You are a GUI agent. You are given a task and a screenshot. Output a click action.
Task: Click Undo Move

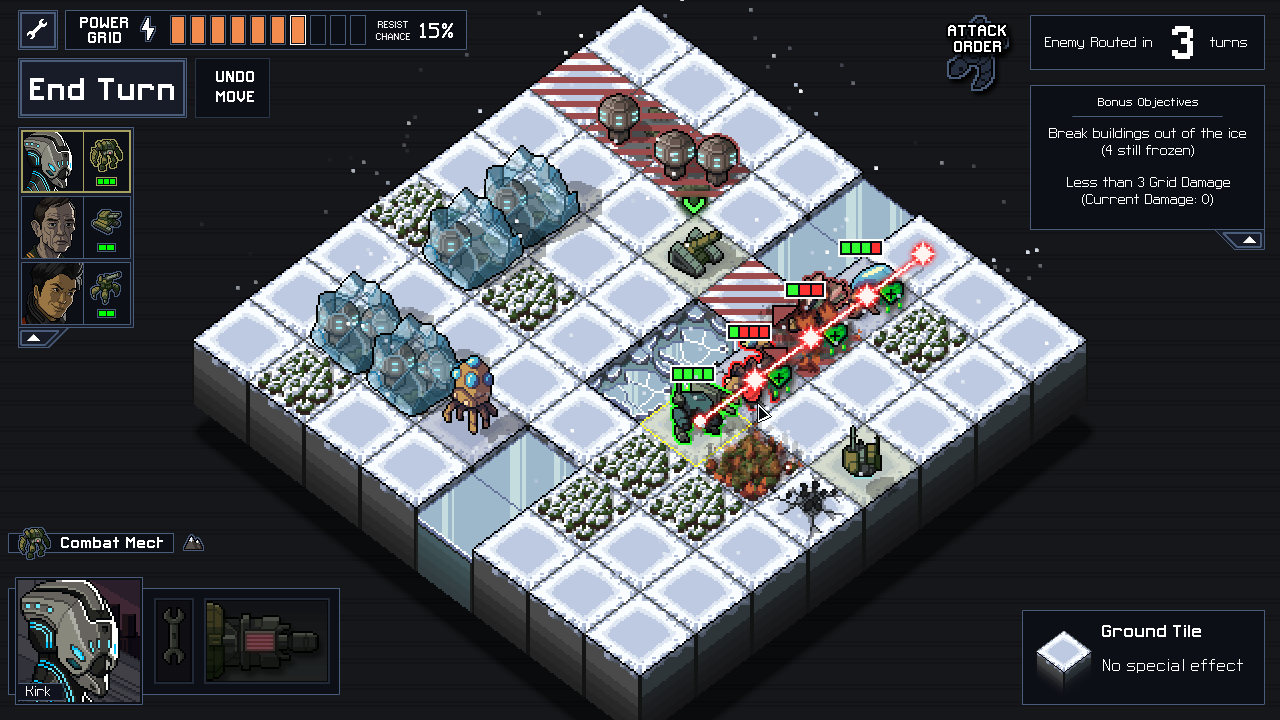point(232,88)
